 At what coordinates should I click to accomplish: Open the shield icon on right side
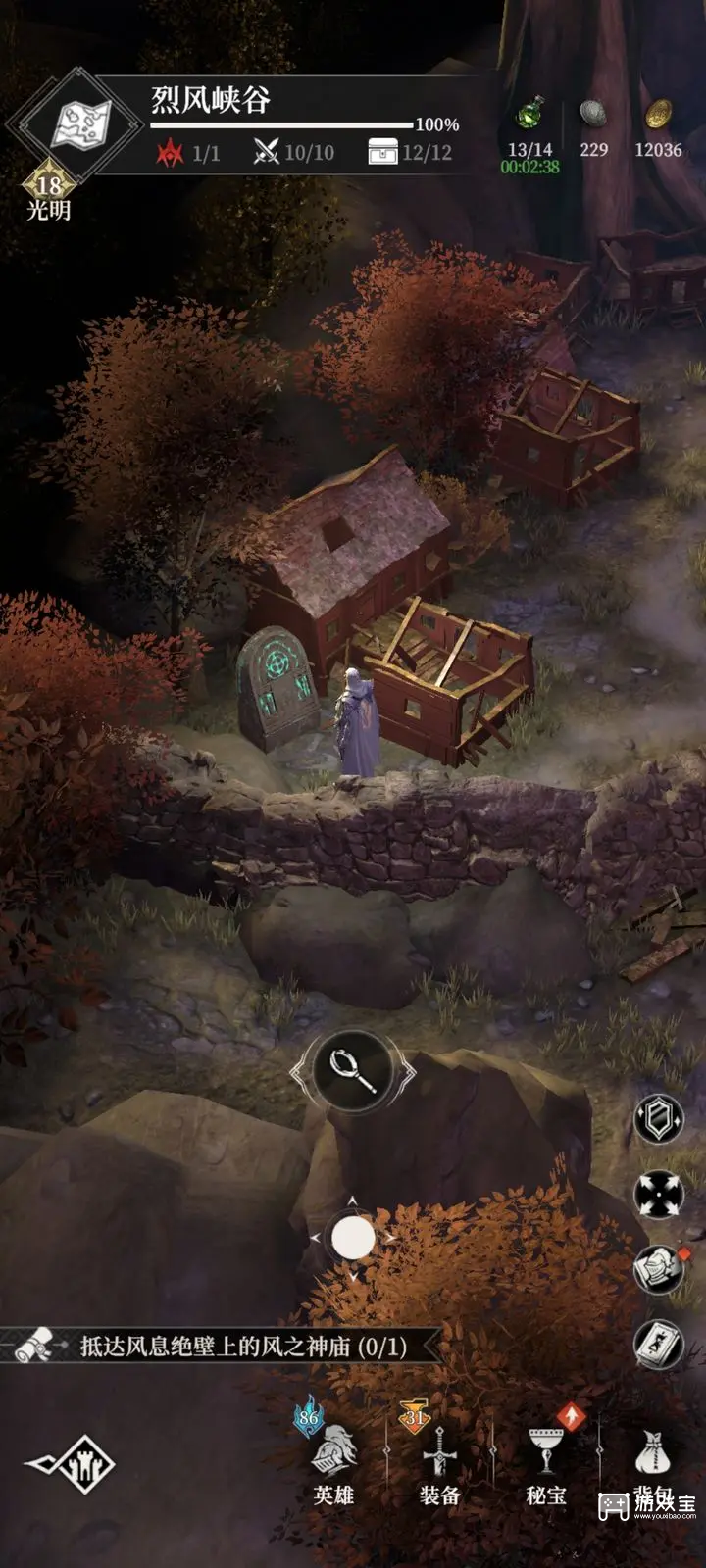pos(658,1118)
